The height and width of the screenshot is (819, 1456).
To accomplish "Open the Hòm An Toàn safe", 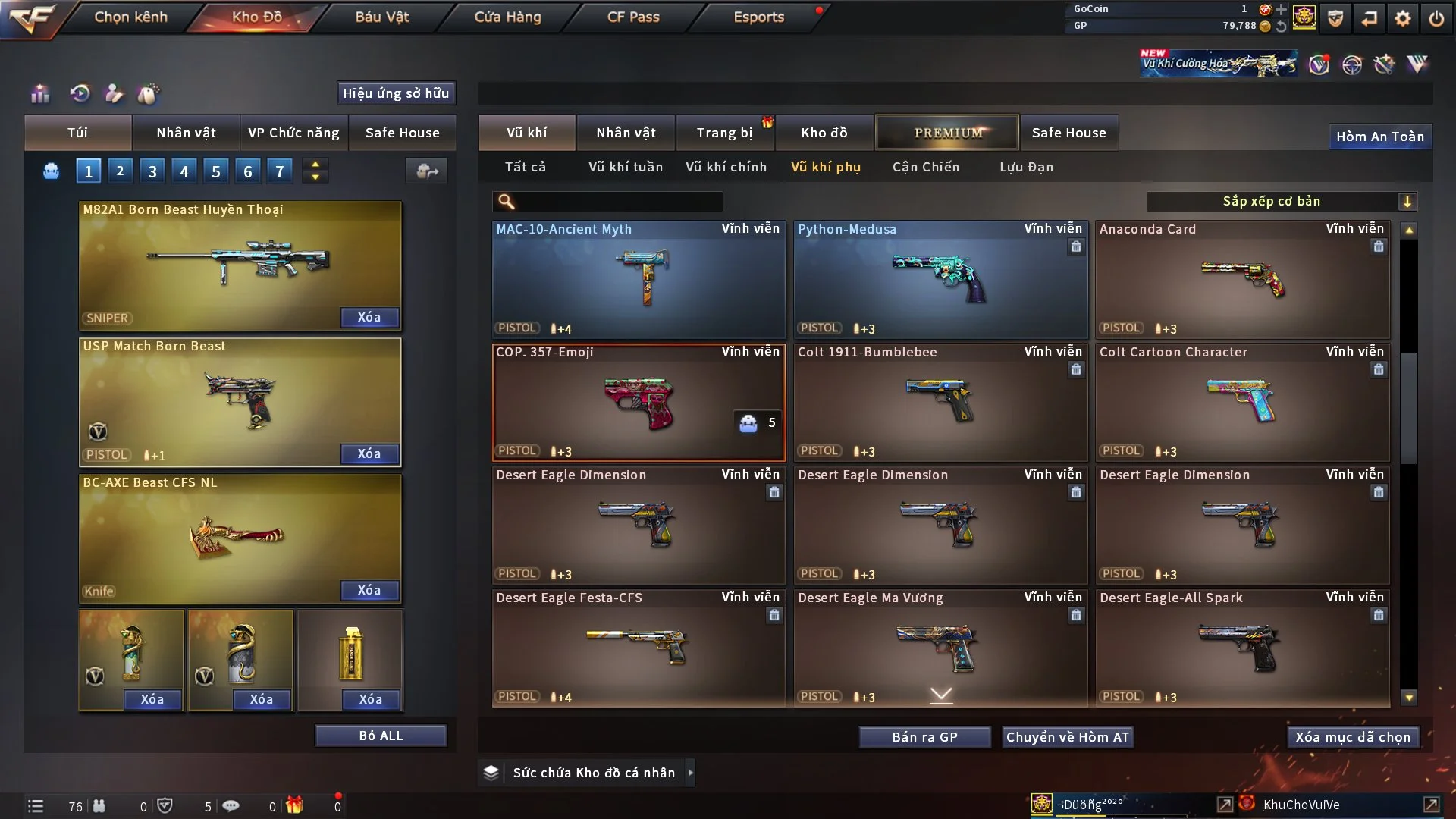I will (1379, 136).
